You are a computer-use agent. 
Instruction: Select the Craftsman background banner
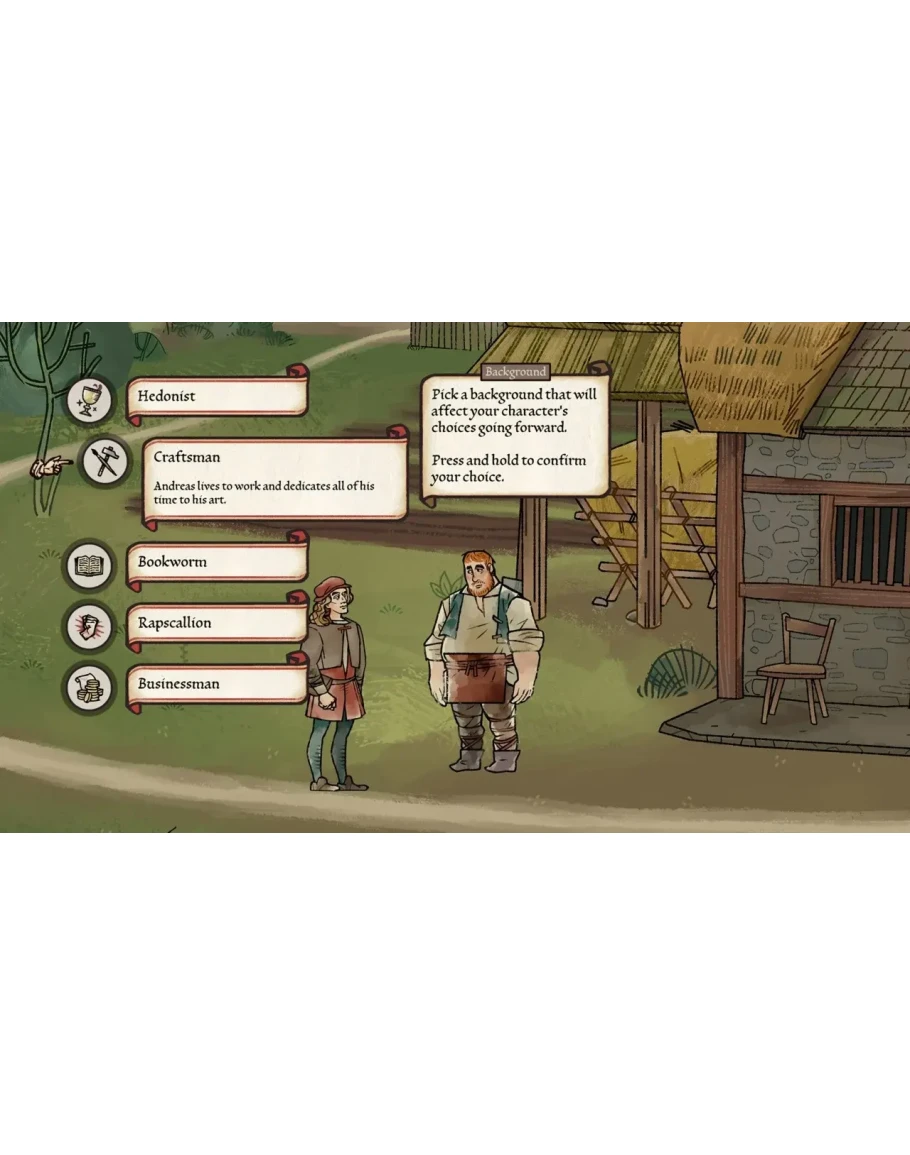(274, 477)
